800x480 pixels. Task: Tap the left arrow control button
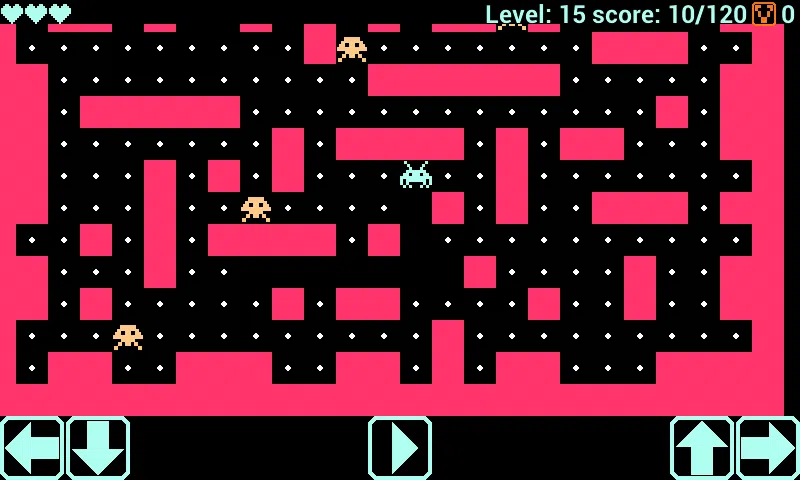click(x=32, y=448)
